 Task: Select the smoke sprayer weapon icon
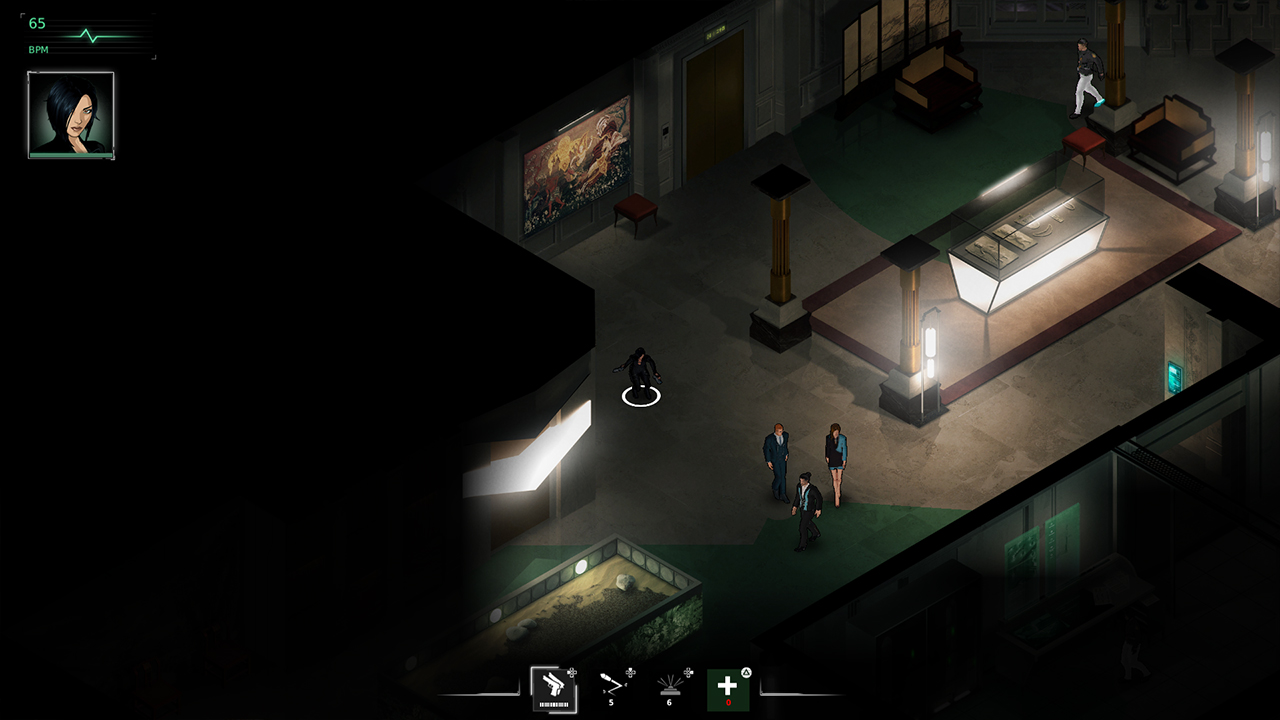click(670, 685)
